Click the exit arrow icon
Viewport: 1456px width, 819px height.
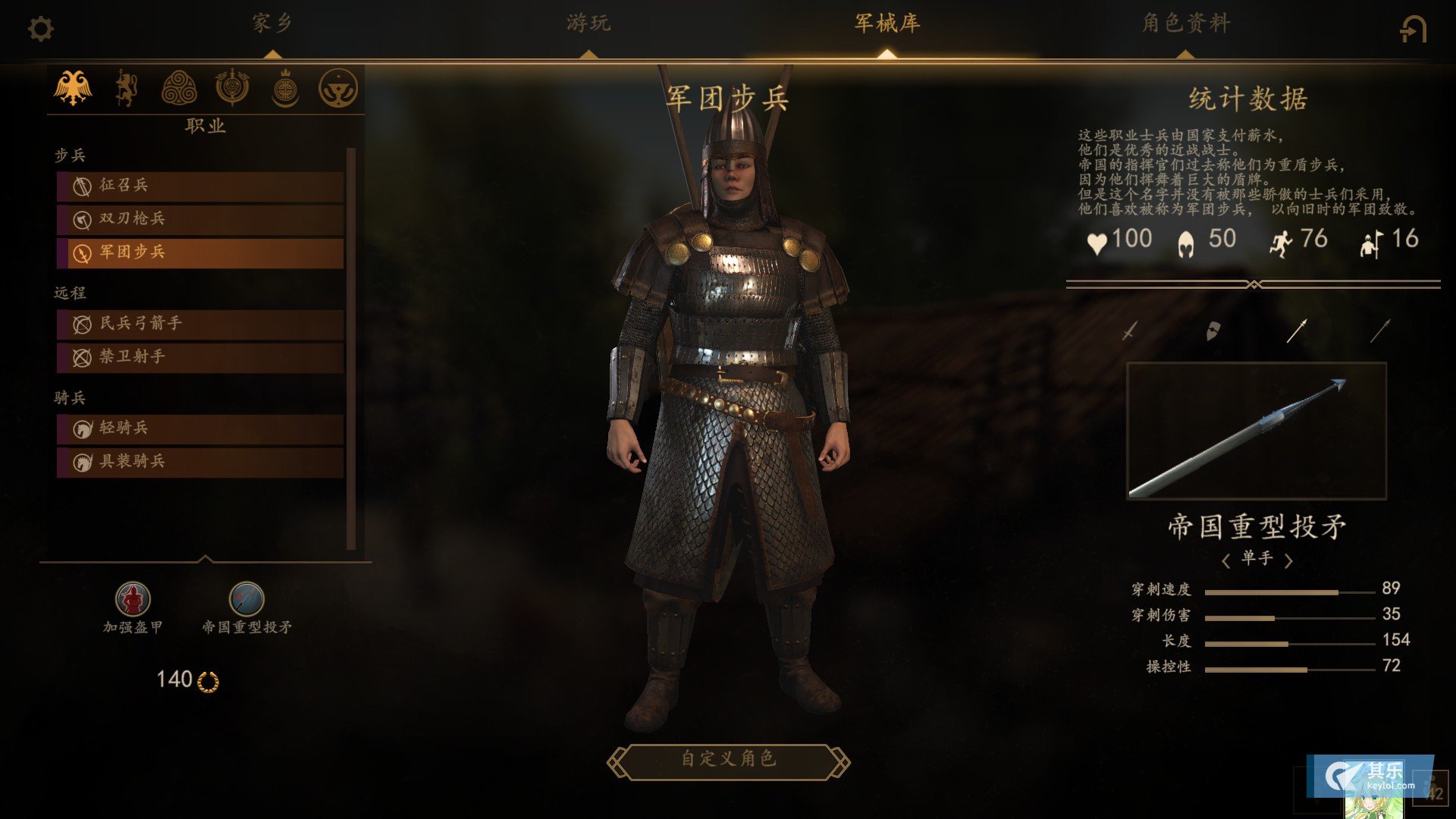1413,30
